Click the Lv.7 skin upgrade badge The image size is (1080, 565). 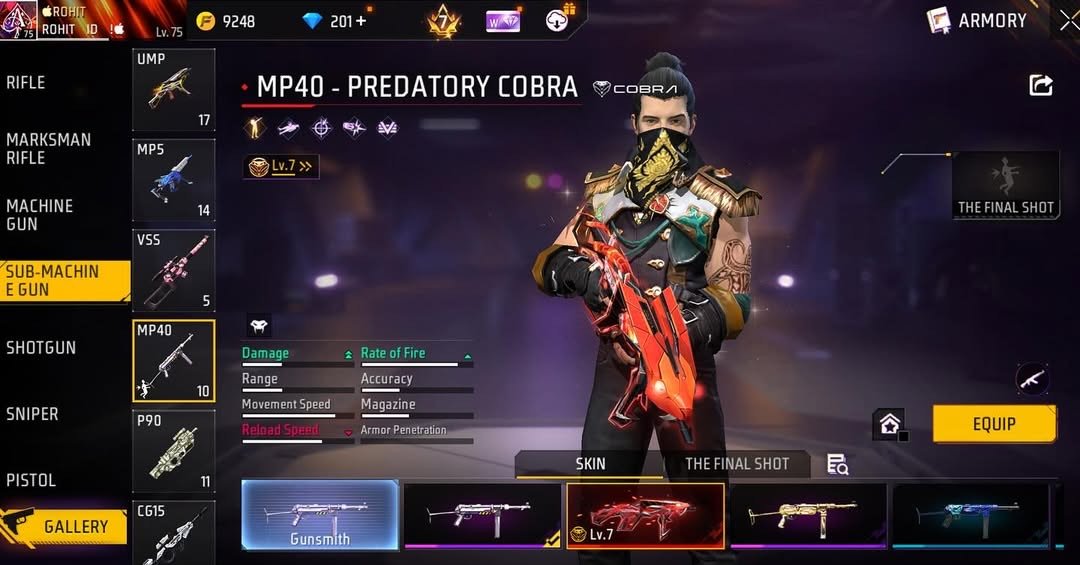(281, 167)
